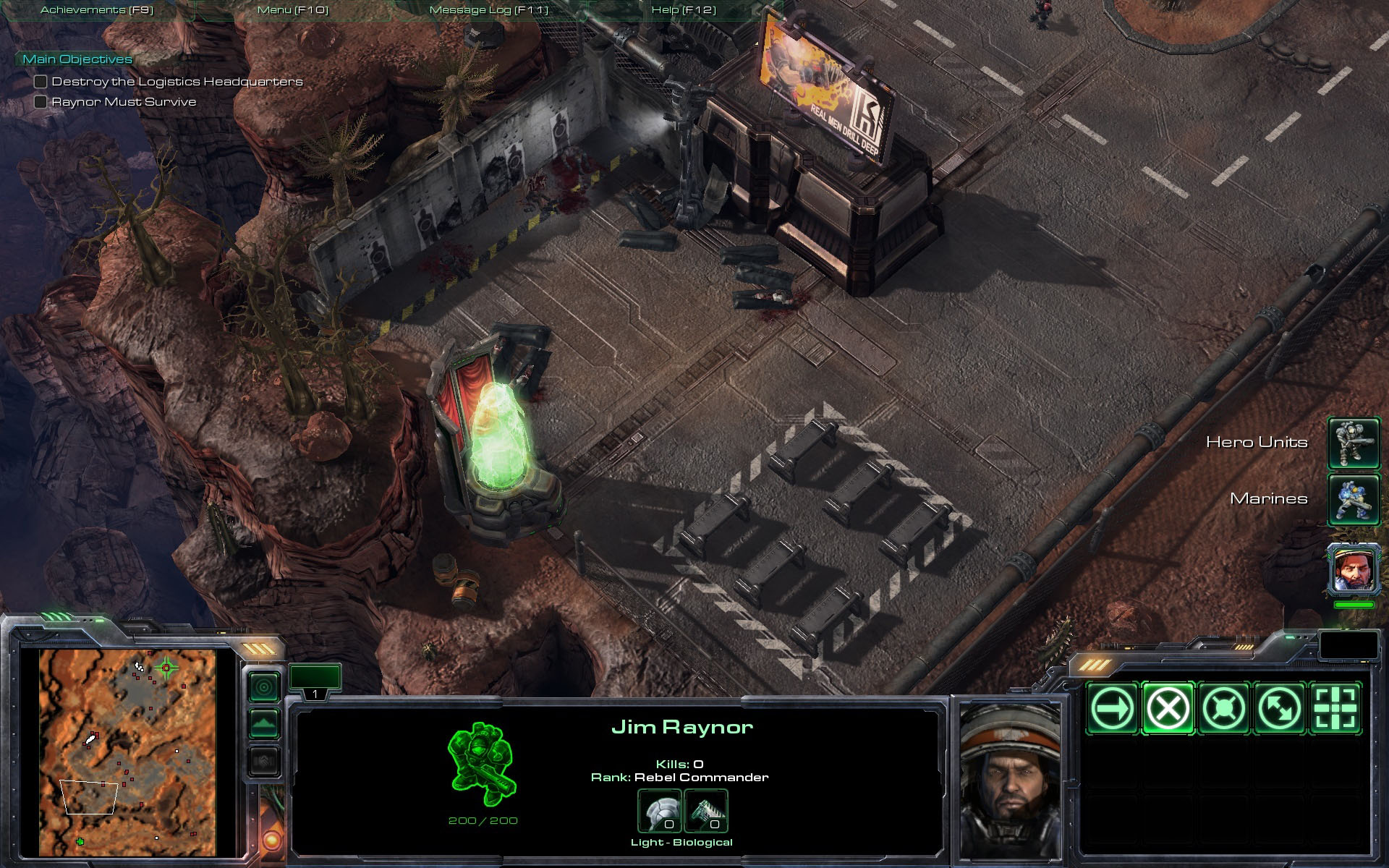The height and width of the screenshot is (868, 1389).
Task: Select the Marines group icon
Action: pyautogui.click(x=1354, y=499)
